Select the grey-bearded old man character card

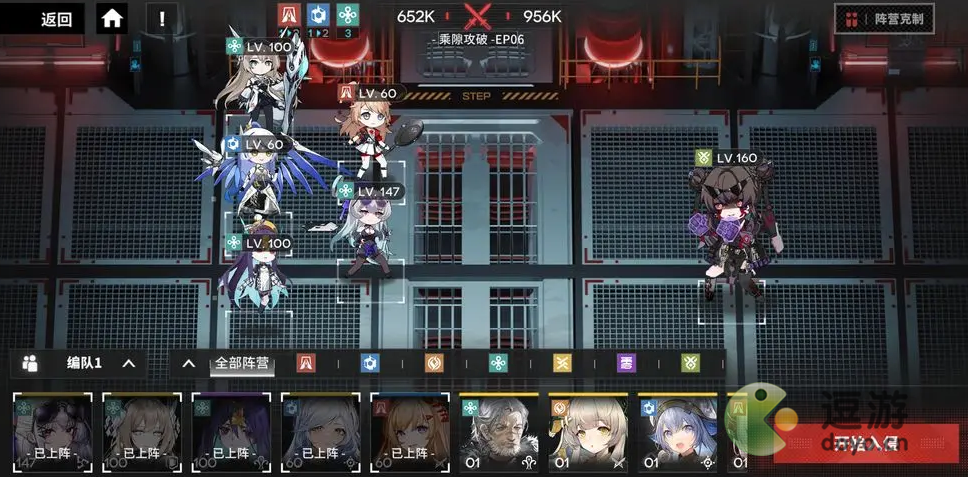pos(499,432)
